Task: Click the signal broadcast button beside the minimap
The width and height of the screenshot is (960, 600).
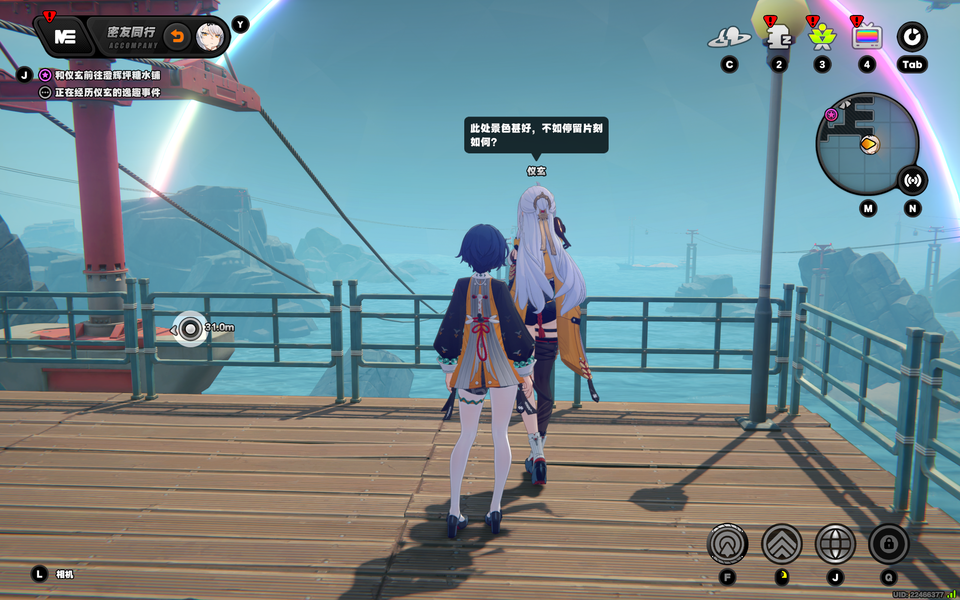Action: [911, 180]
